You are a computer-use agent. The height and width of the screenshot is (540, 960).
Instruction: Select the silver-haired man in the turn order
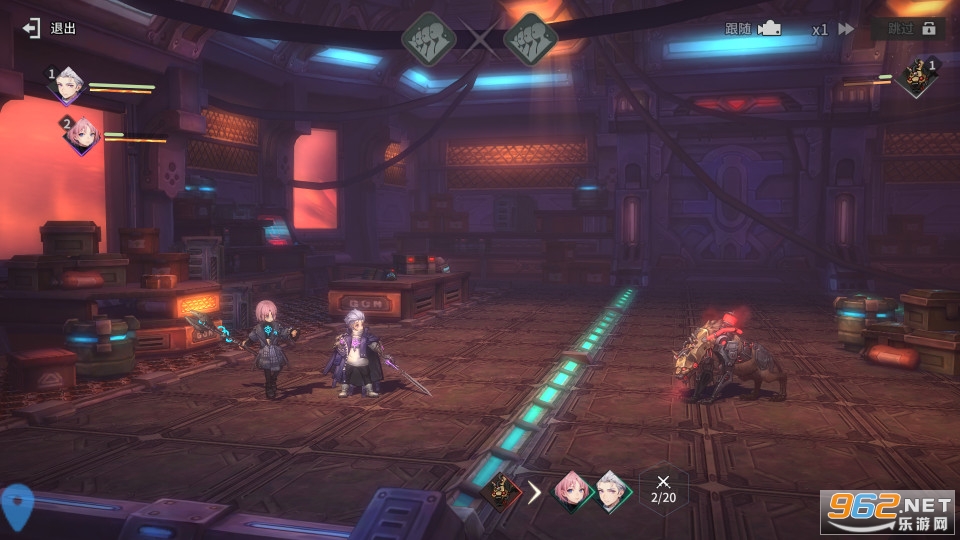609,491
